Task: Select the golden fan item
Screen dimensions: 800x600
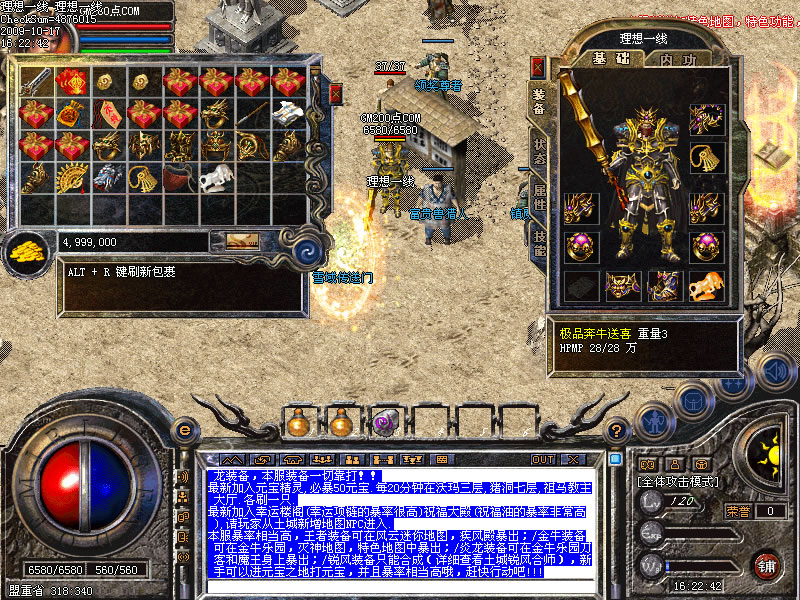Action: tap(70, 178)
